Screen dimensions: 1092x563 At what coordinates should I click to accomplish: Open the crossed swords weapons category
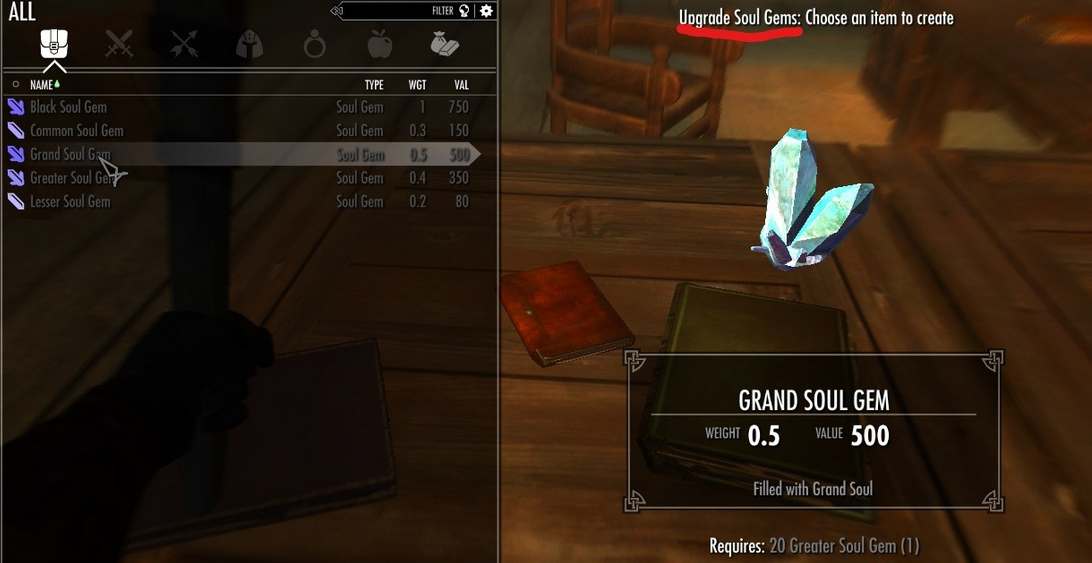coord(119,44)
